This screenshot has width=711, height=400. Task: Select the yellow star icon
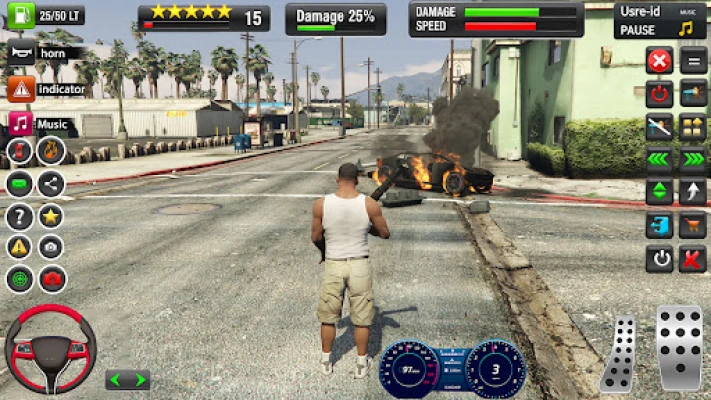click(x=51, y=216)
